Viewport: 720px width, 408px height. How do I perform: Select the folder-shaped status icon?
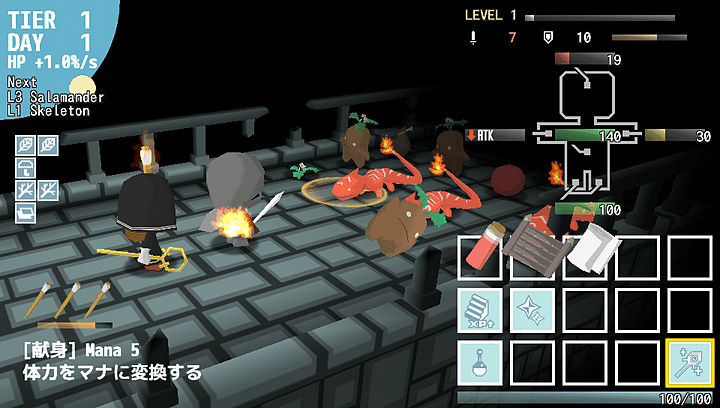click(25, 212)
